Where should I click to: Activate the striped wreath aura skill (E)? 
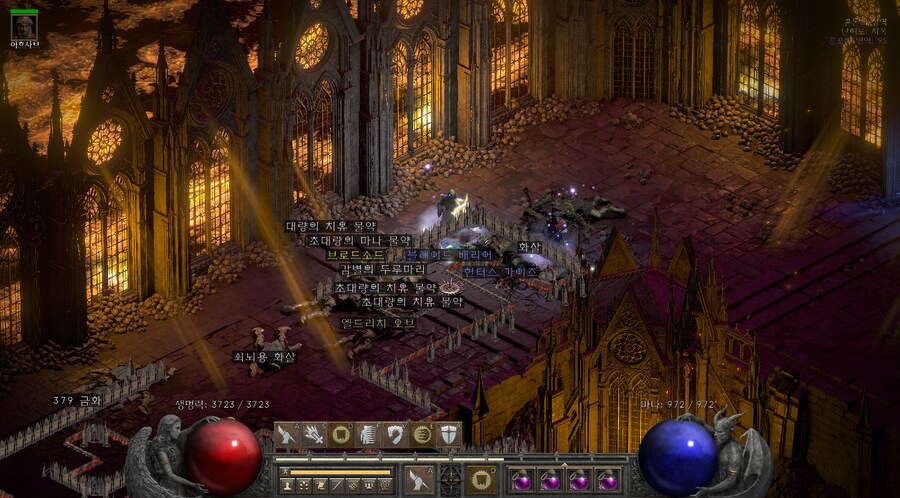422,435
